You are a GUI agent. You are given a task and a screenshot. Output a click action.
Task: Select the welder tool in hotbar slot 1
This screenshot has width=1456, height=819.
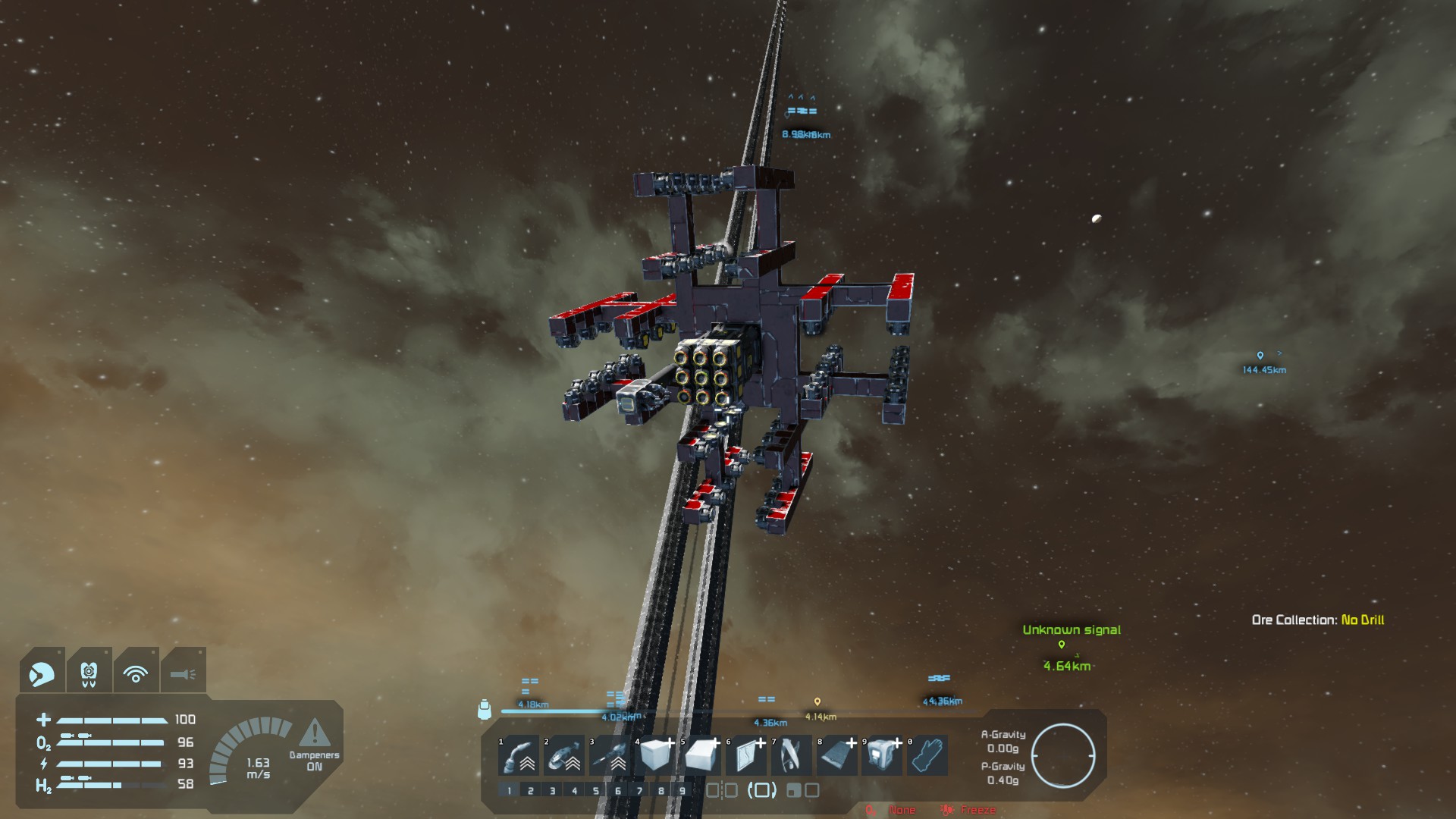click(519, 755)
